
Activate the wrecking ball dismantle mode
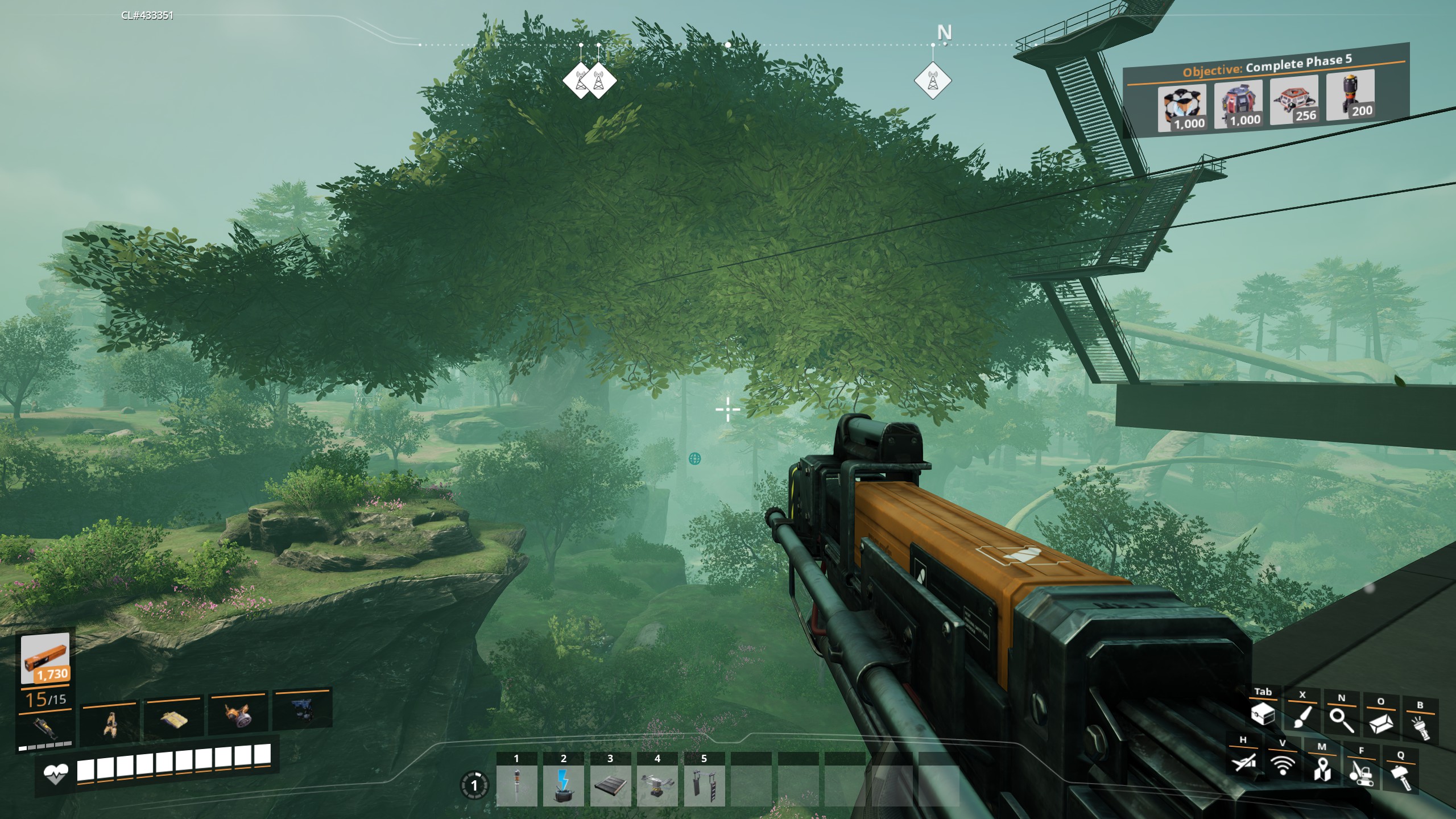pyautogui.click(x=1361, y=772)
